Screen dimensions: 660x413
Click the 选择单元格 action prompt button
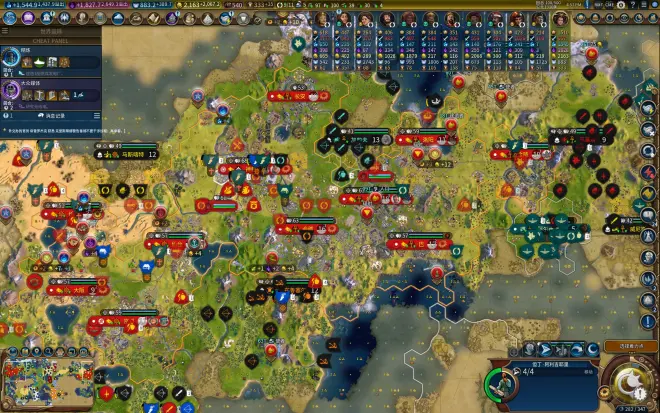[x=625, y=346]
